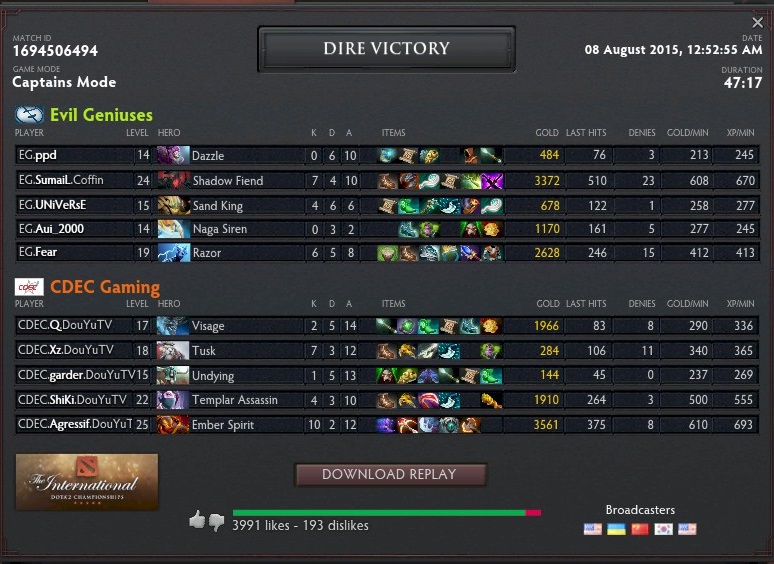The width and height of the screenshot is (774, 564).
Task: Select EG.UNiVeRsE in the scoreboard
Action: pos(53,205)
